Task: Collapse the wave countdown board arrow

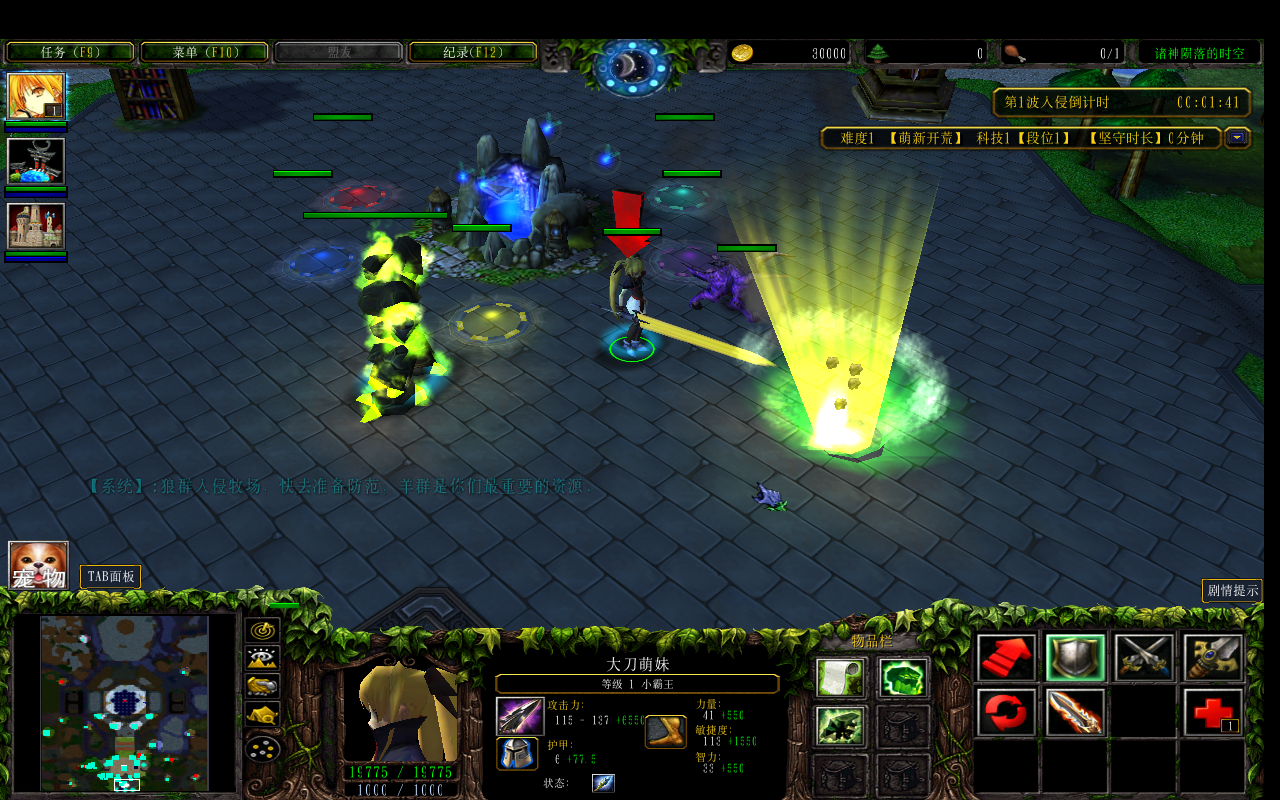Action: pos(1238,138)
